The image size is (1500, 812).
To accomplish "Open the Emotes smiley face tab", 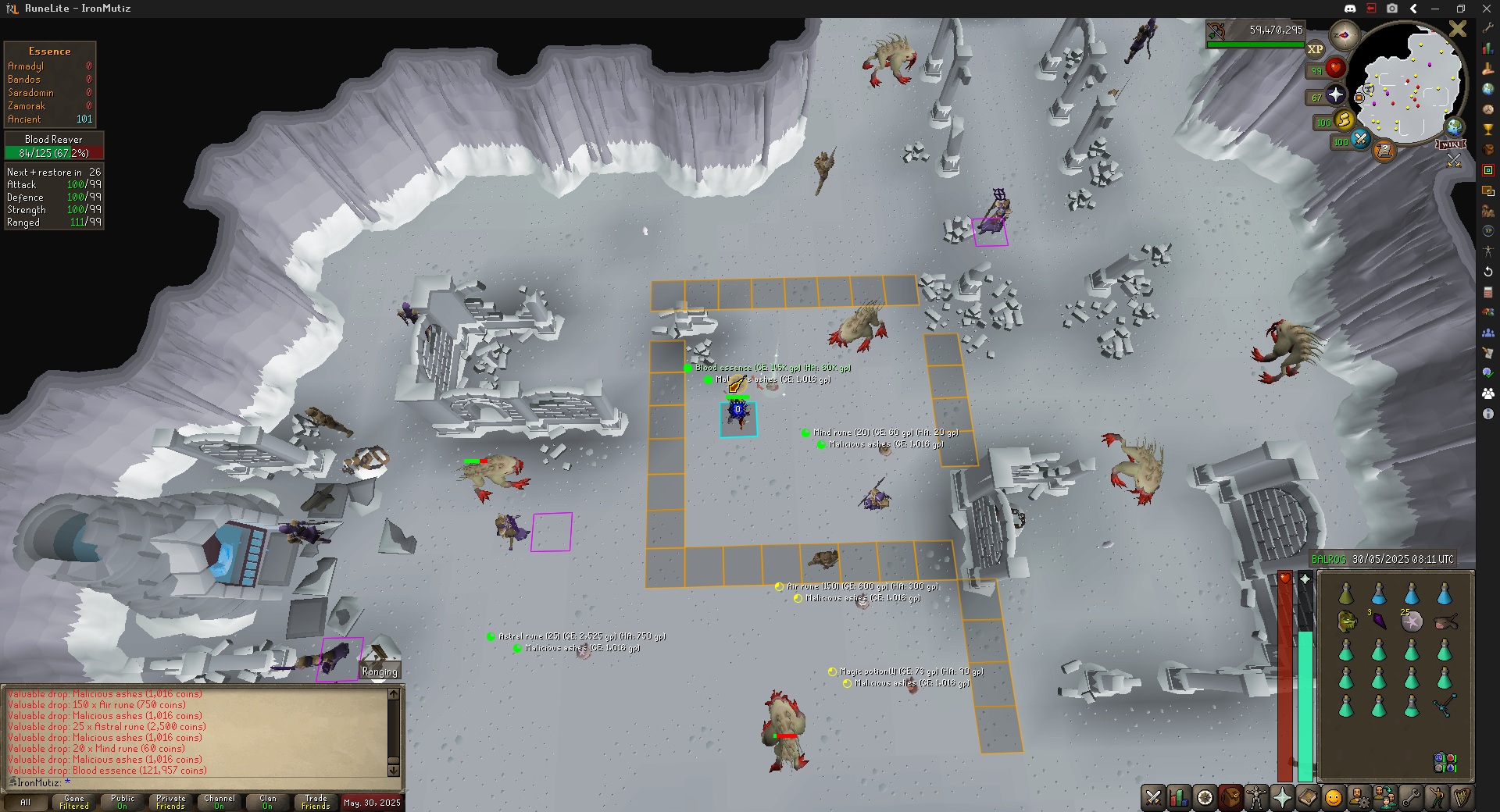I will pos(1334,797).
